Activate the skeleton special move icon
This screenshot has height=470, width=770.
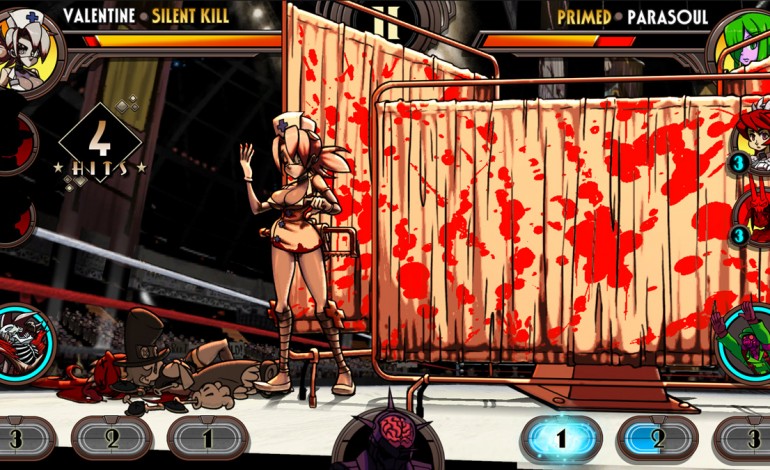pyautogui.click(x=22, y=343)
